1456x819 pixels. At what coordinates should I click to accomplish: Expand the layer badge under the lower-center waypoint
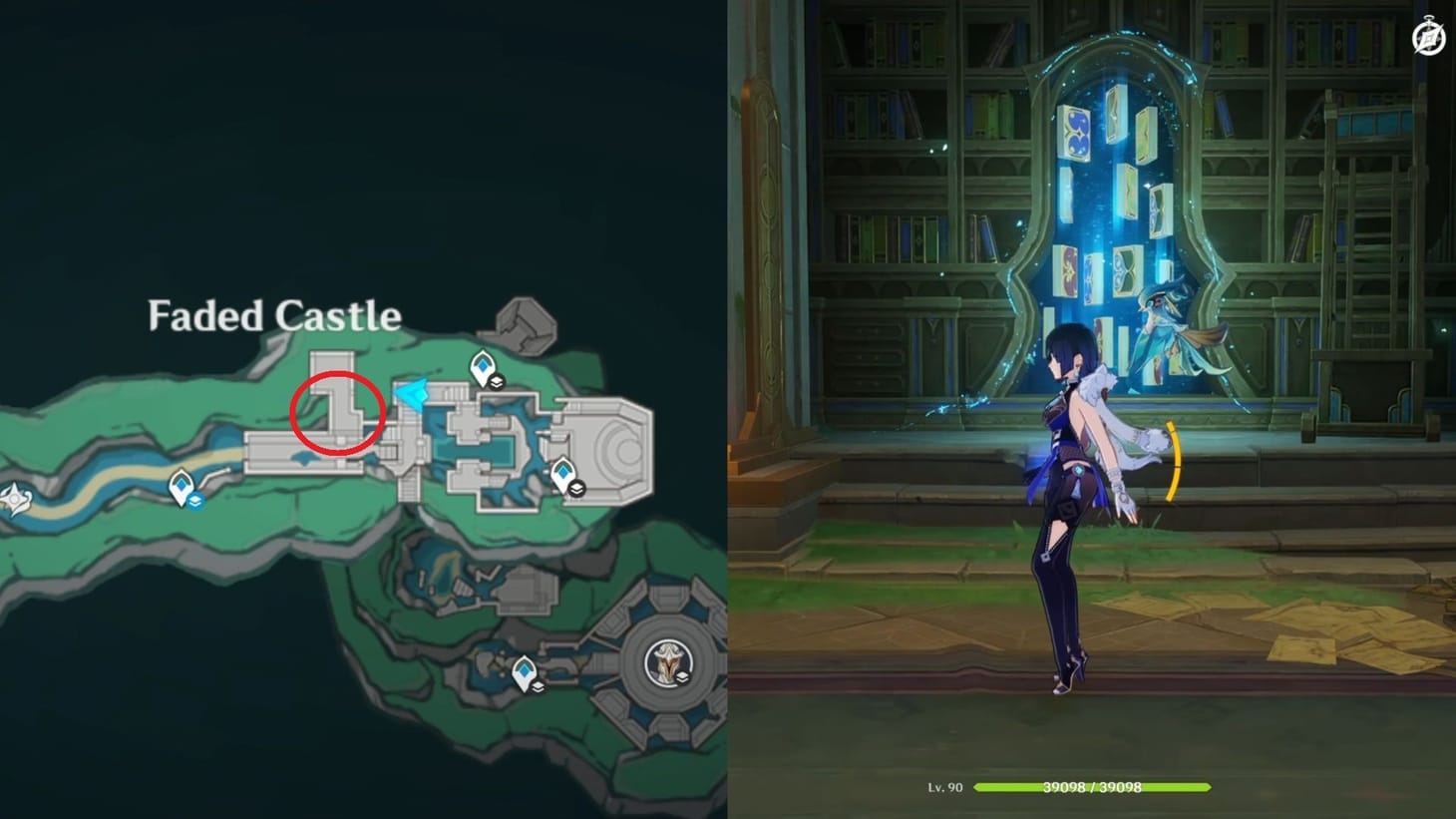click(538, 688)
